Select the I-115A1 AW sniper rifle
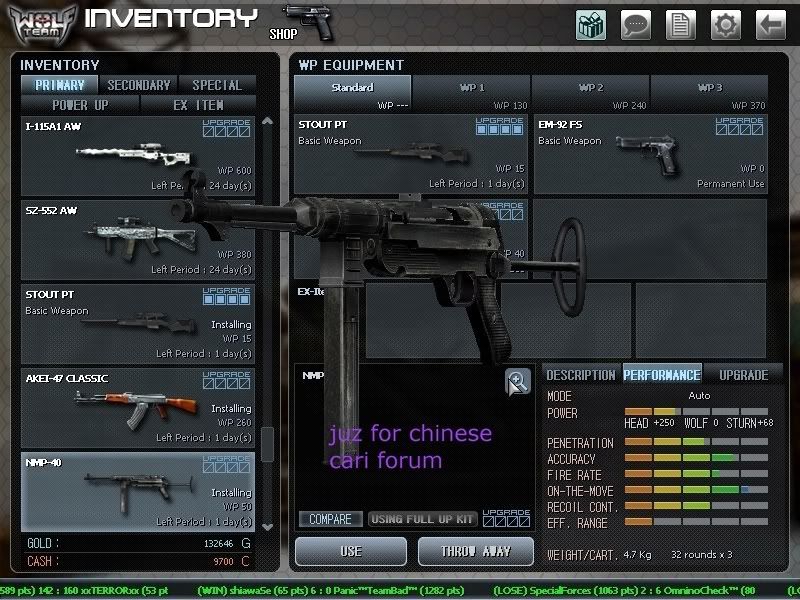 coord(138,156)
